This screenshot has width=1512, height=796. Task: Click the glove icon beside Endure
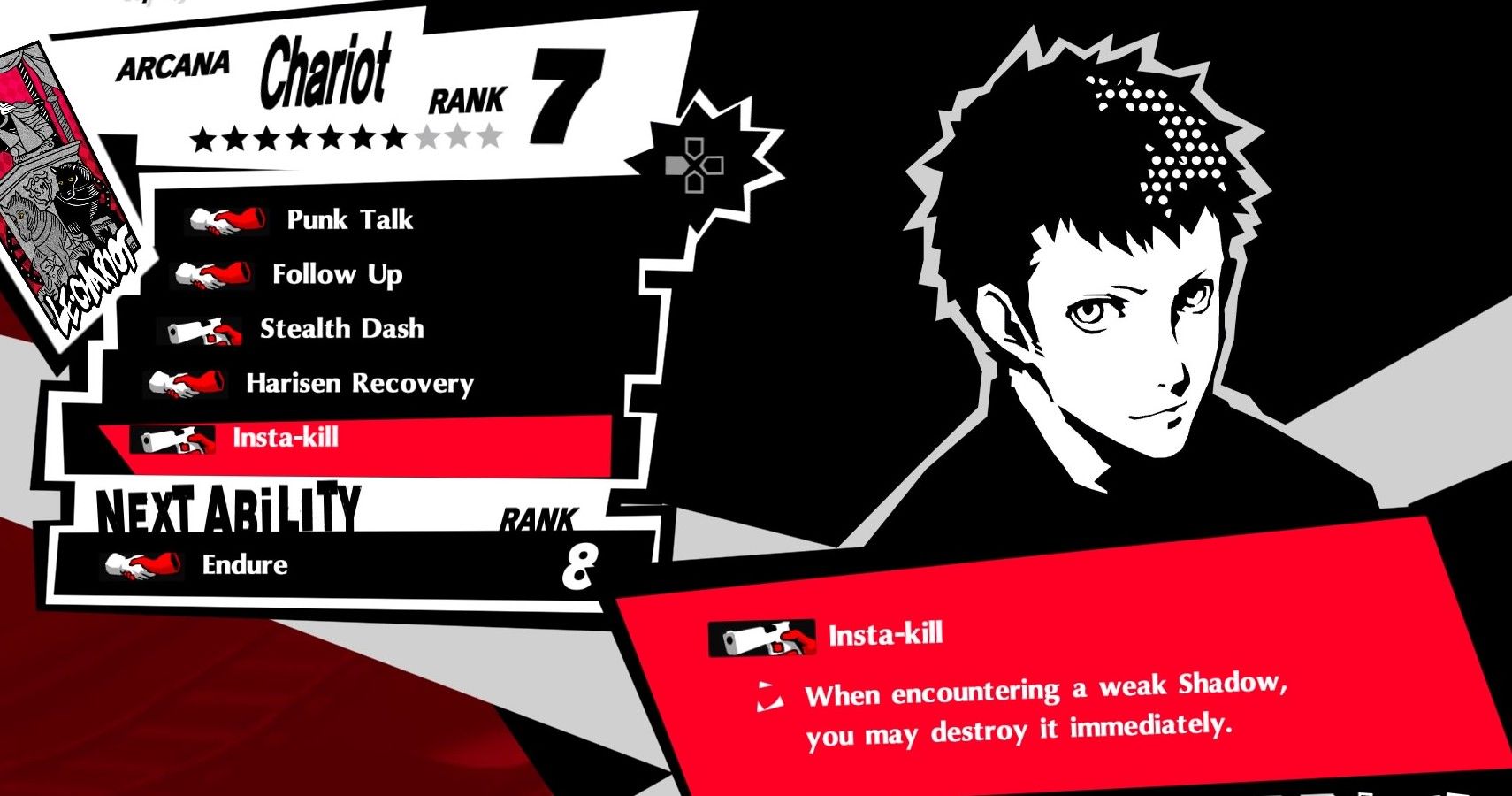(141, 565)
